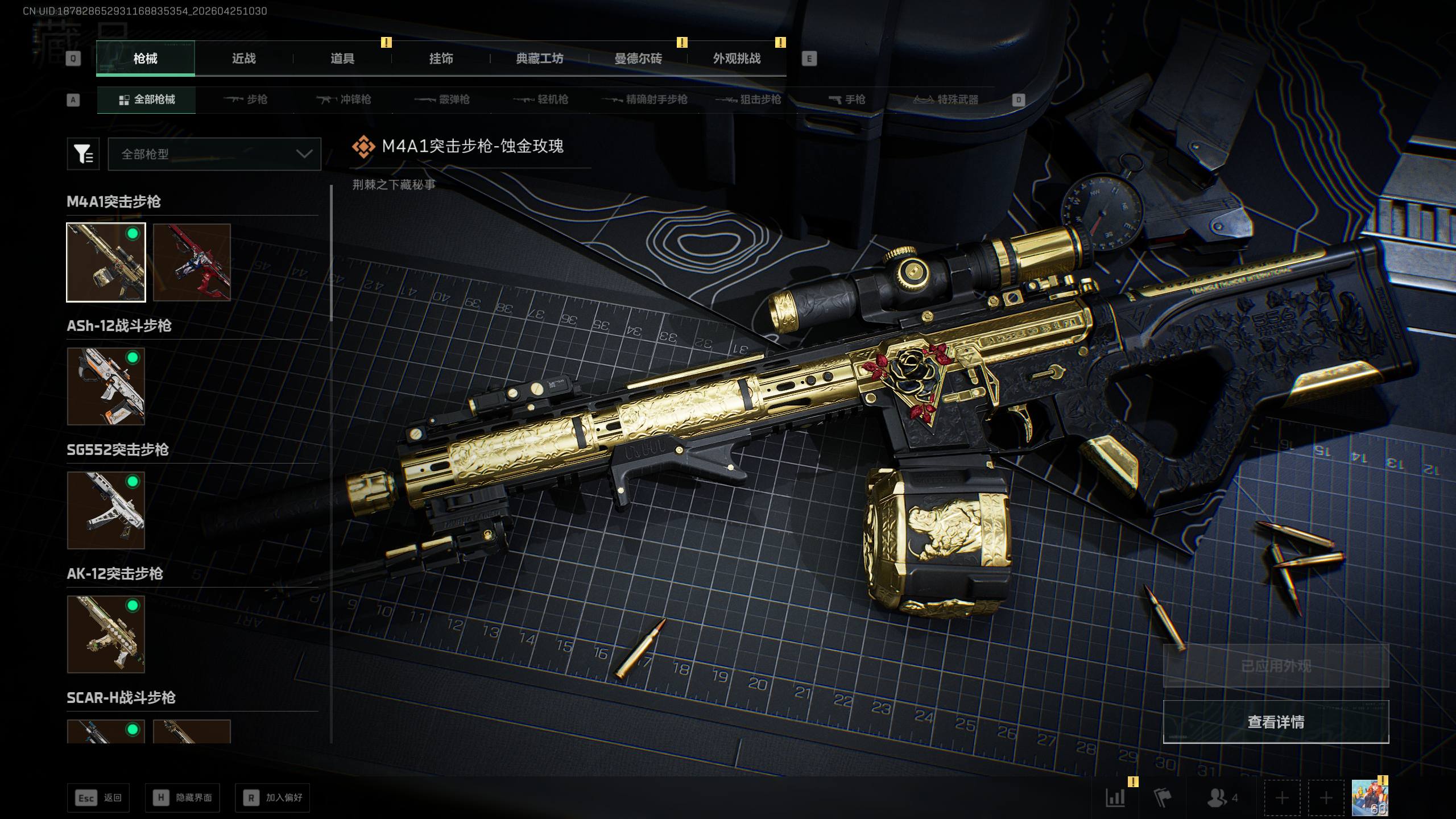Pick the SG552 assault rifle skin

(x=106, y=510)
